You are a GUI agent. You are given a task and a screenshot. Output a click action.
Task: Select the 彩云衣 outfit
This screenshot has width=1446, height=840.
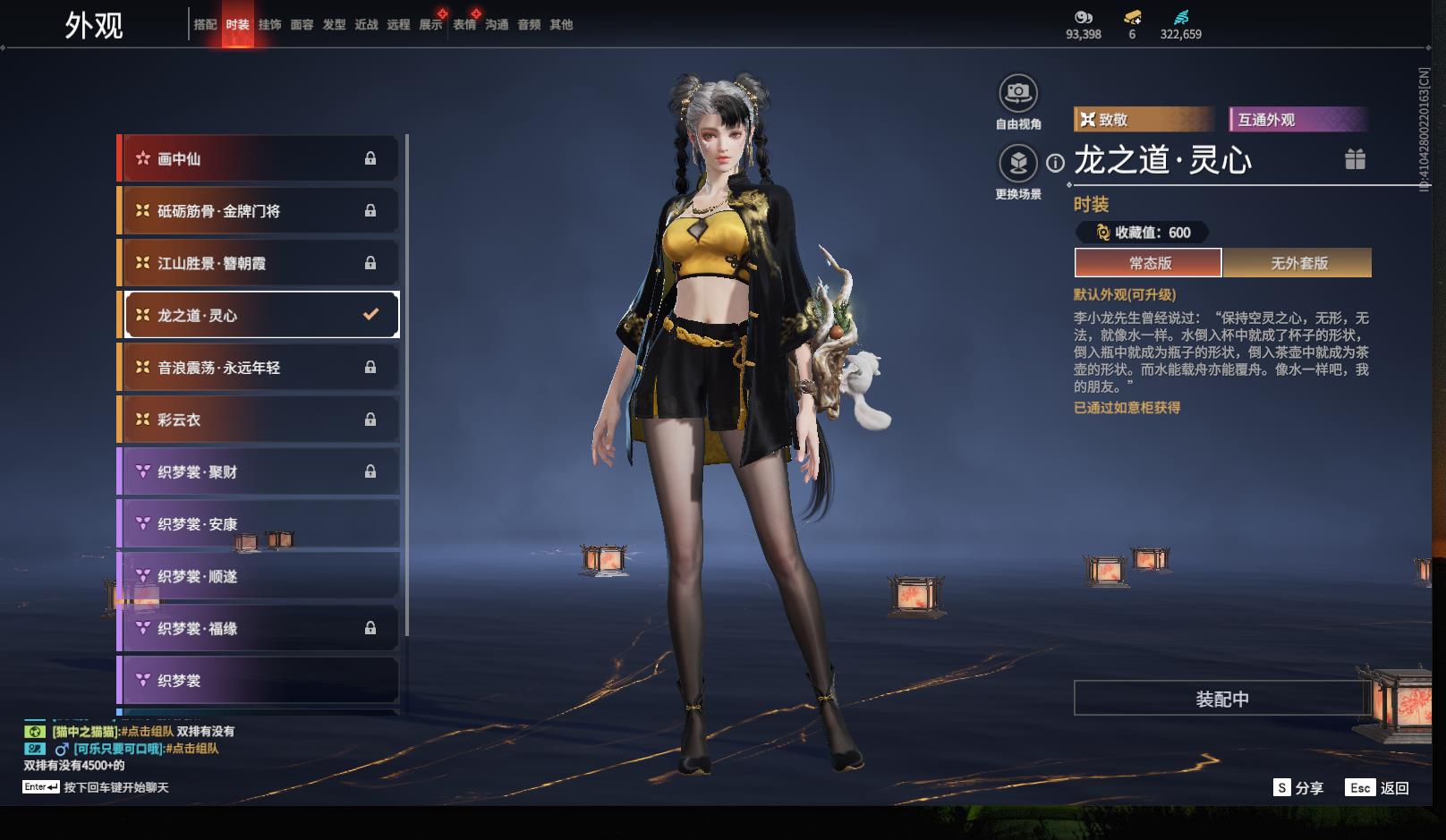click(x=259, y=420)
